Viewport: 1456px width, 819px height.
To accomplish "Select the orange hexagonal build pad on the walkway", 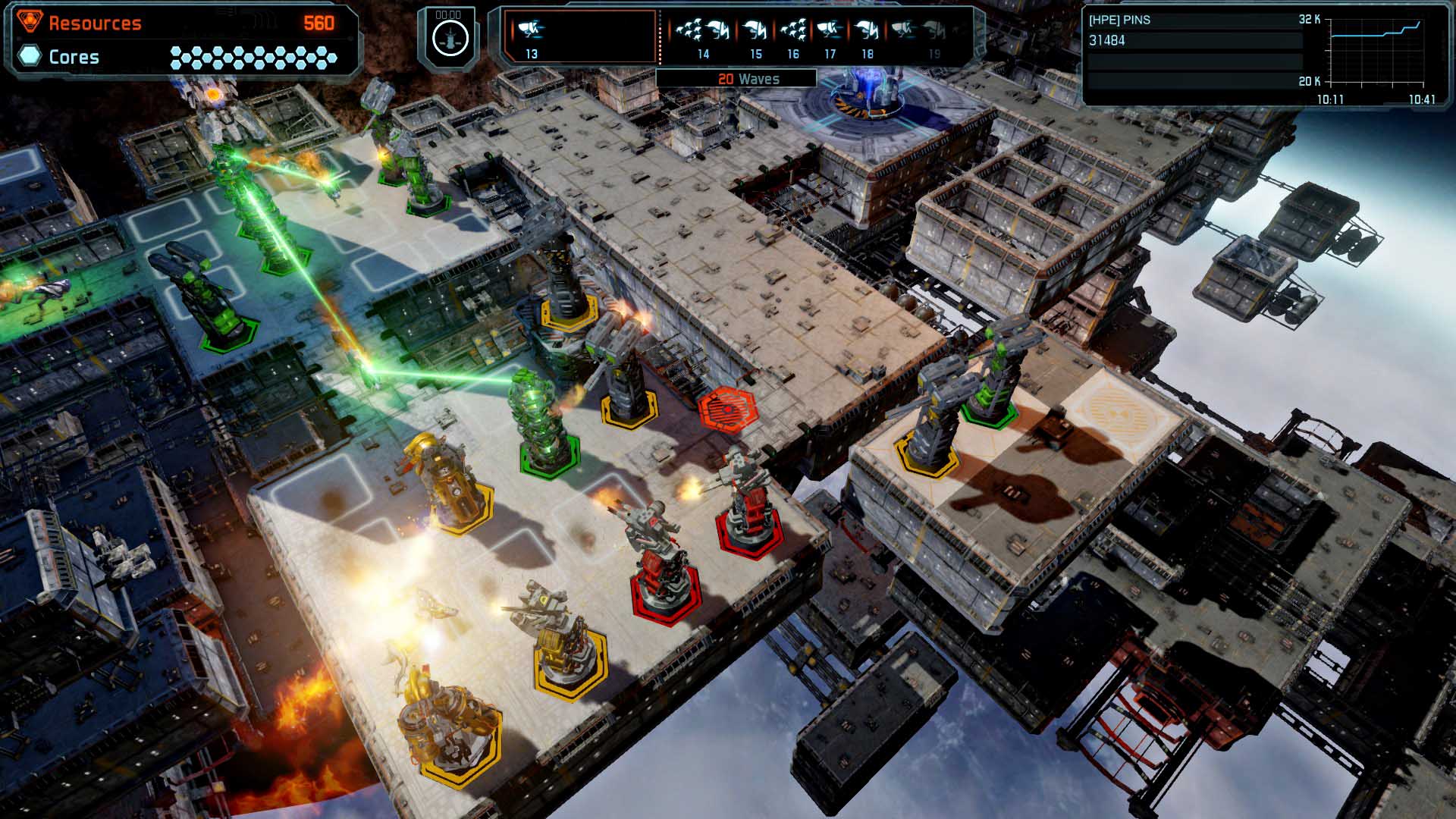I will click(730, 408).
